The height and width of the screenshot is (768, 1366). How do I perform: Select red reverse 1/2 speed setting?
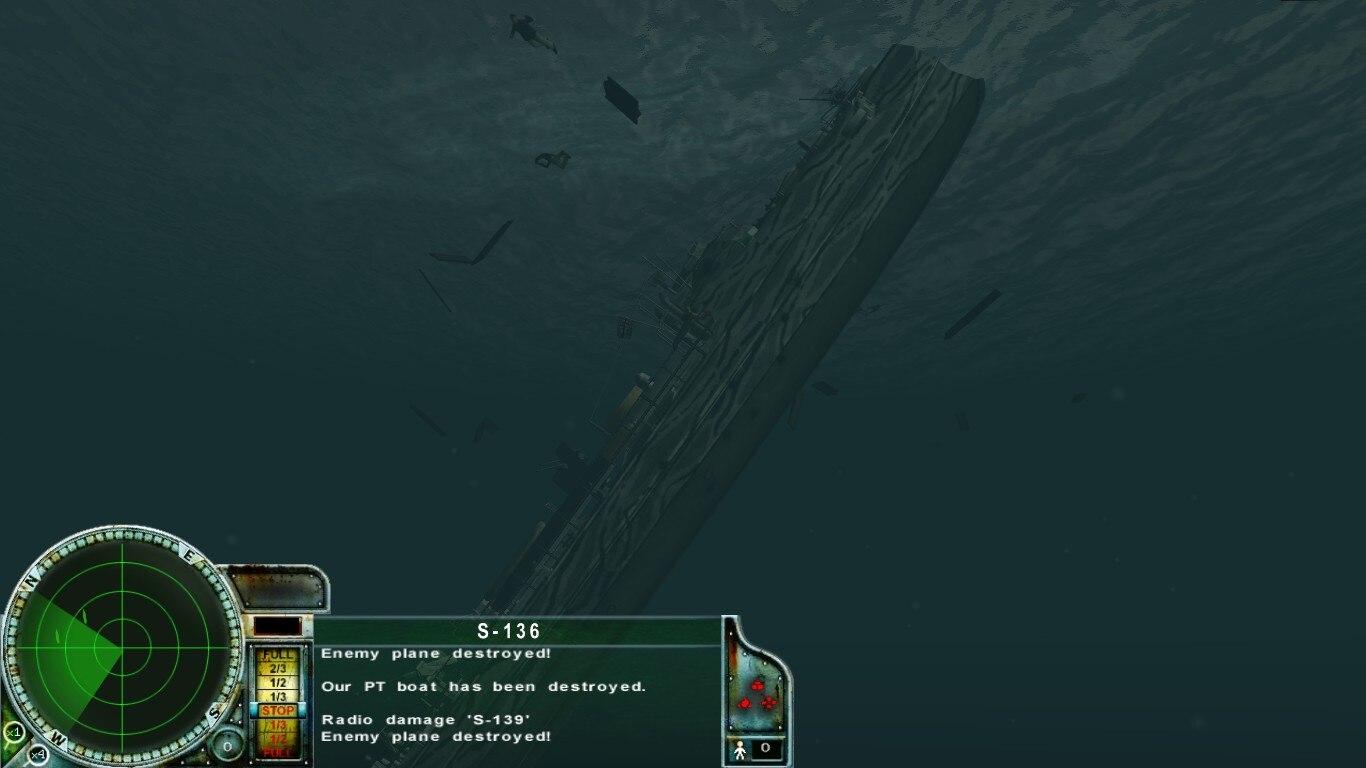278,738
